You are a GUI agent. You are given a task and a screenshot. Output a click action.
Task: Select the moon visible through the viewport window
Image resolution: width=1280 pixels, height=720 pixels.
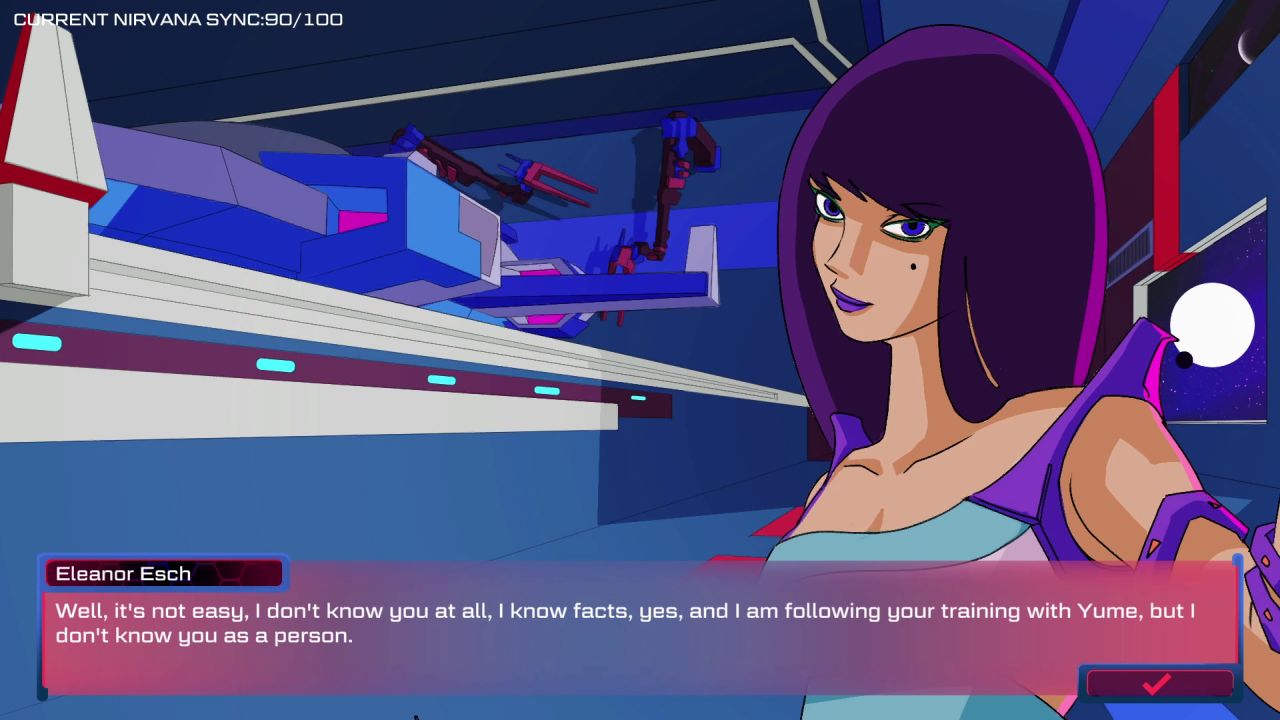(1211, 325)
